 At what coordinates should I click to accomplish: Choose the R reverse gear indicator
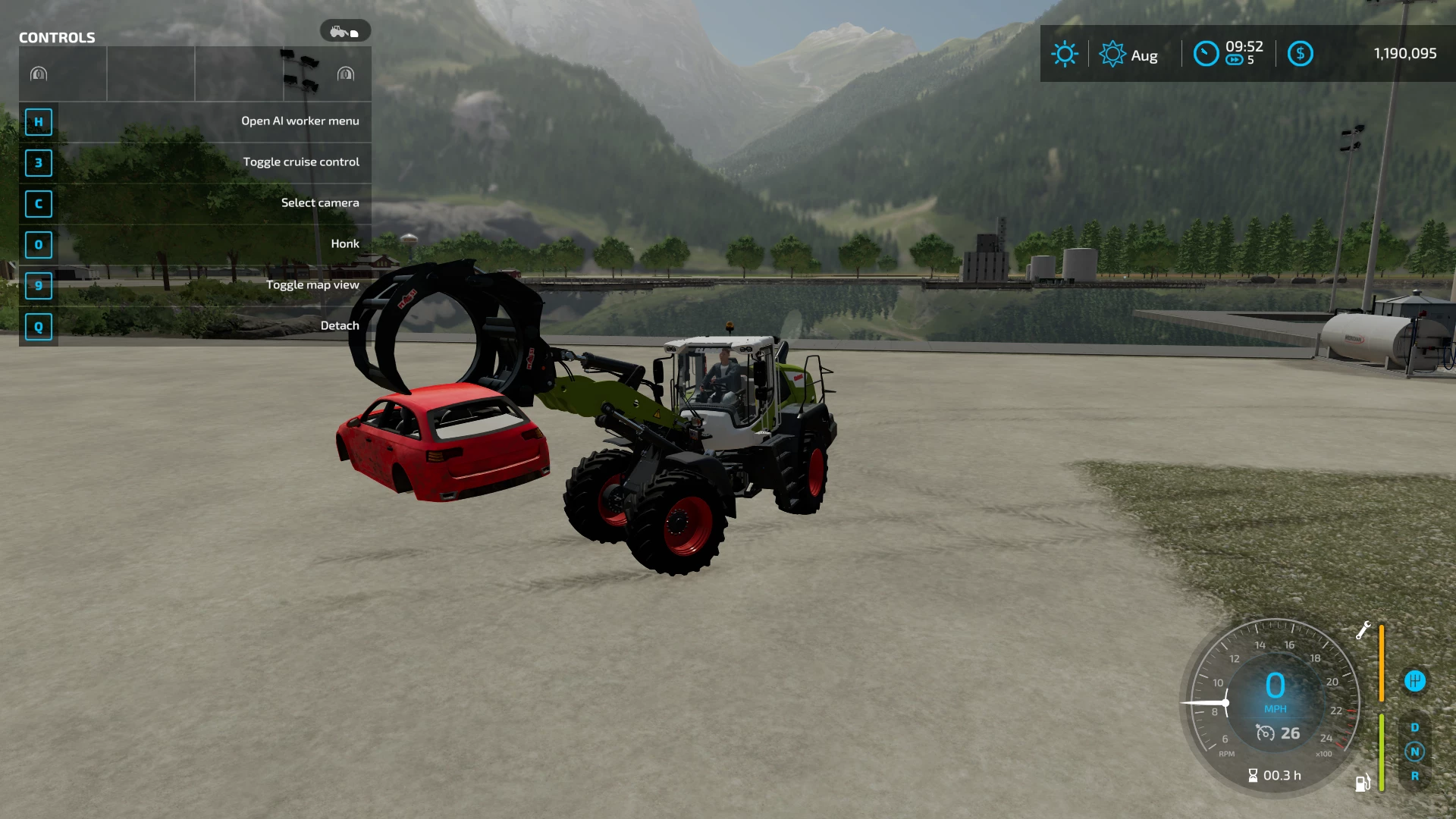pos(1414,776)
